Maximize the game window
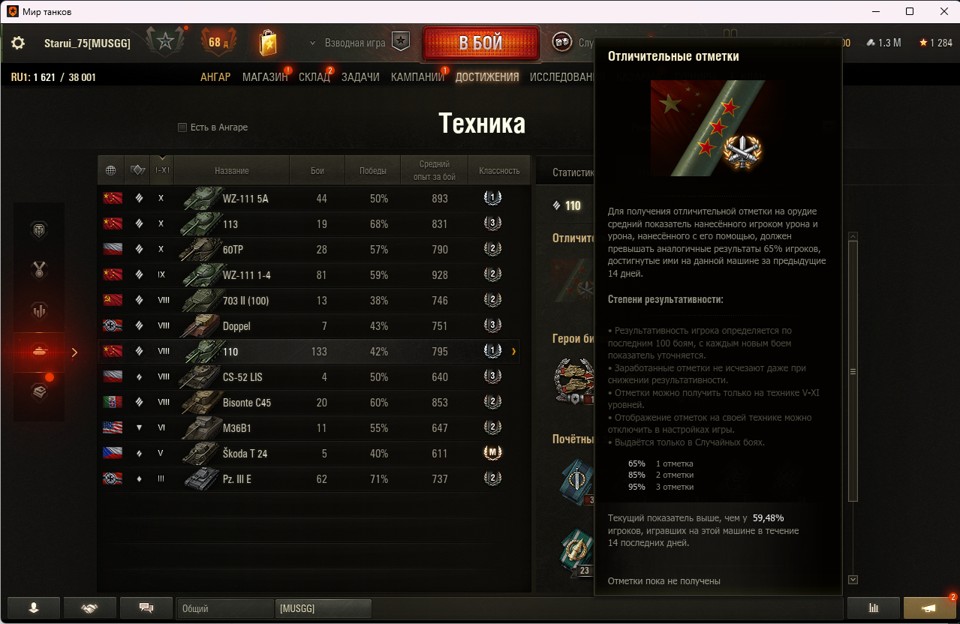The image size is (960, 624). [x=909, y=11]
